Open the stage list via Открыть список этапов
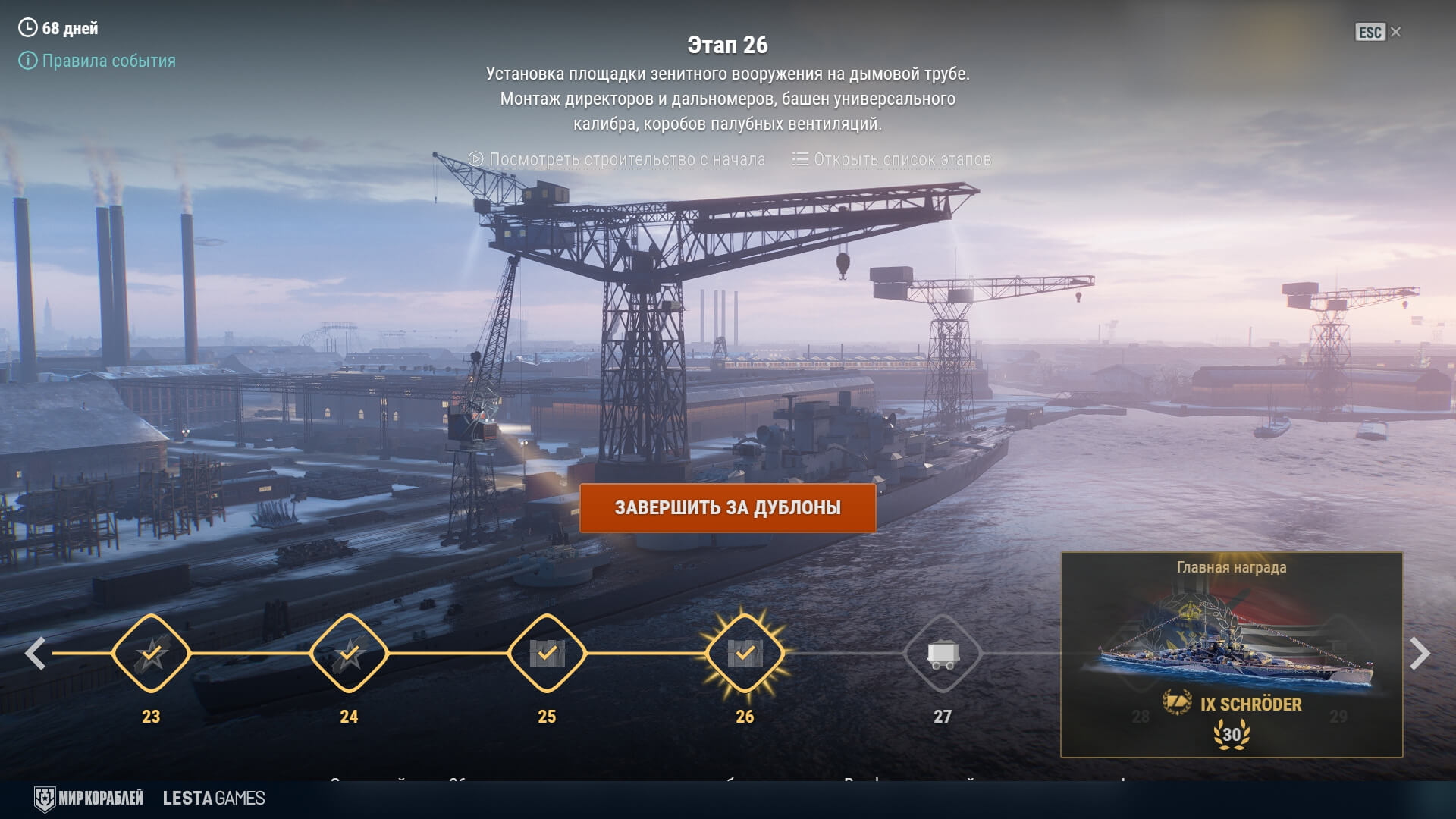Screen dimensions: 1456x819 (892, 159)
